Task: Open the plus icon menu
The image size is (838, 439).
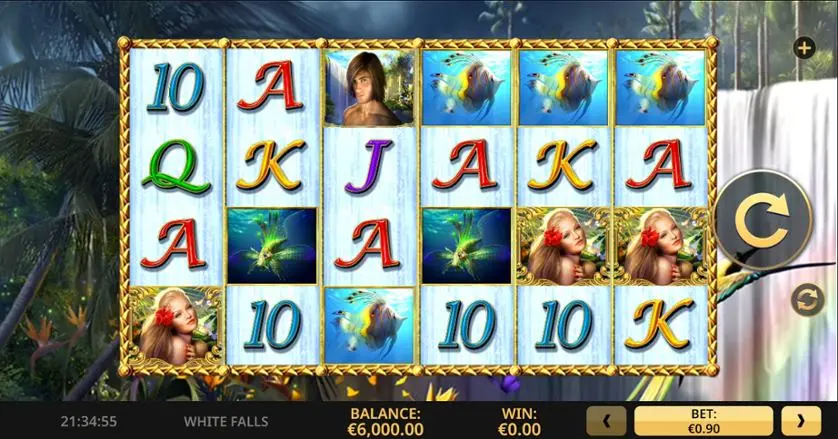Action: 802,47
